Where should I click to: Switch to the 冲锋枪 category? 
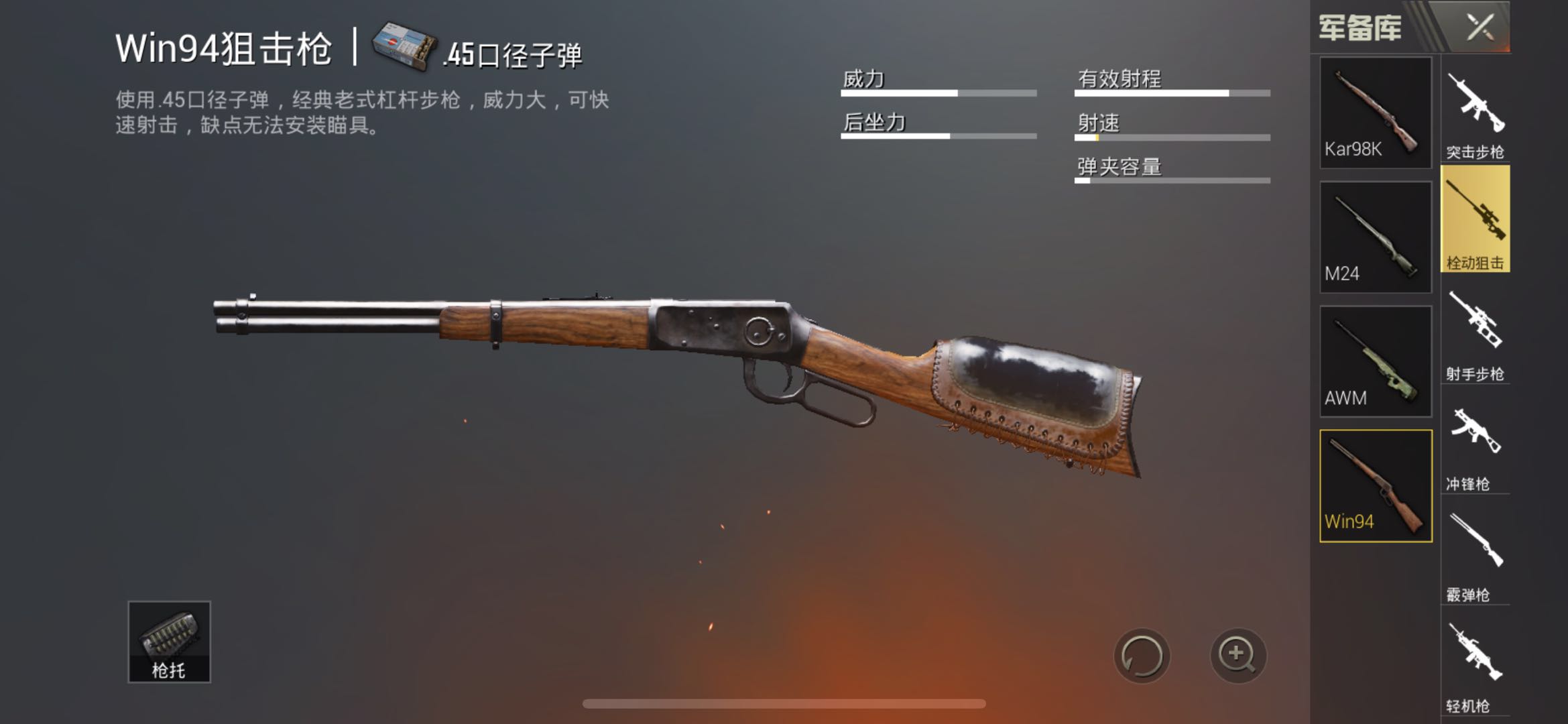1475,446
